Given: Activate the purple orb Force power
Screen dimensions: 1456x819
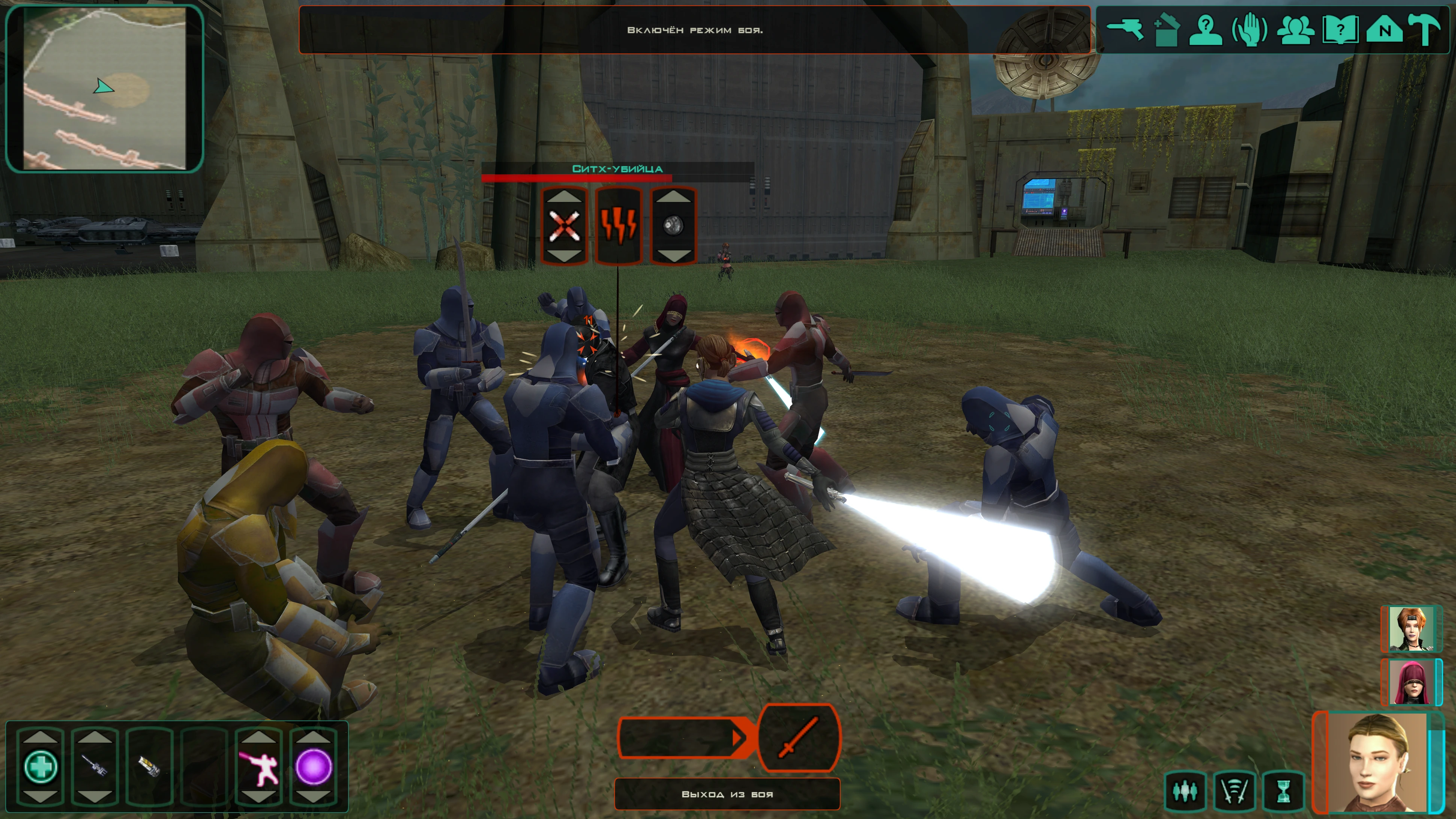Looking at the screenshot, I should [x=313, y=766].
